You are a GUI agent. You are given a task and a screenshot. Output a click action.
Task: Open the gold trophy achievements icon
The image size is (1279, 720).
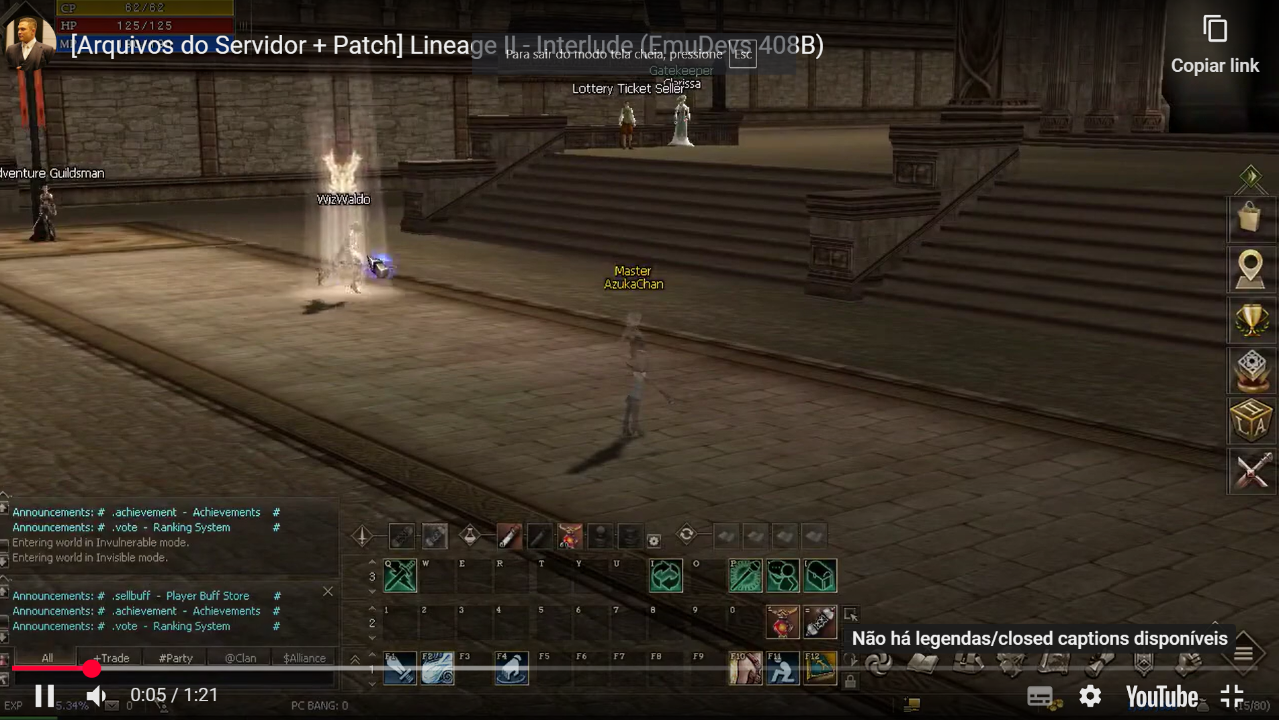click(x=1250, y=320)
